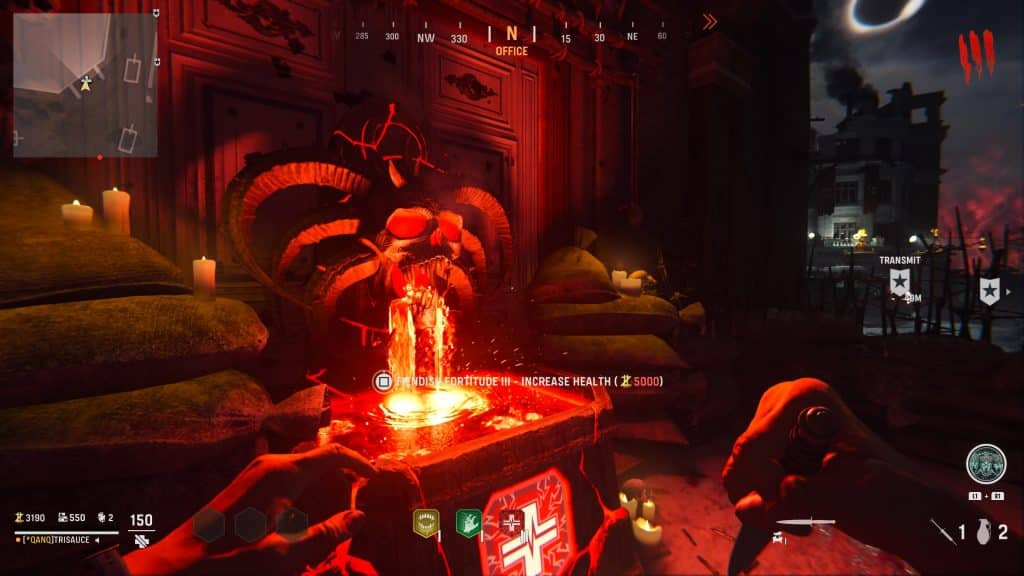Select the throwing knife equipment icon

(943, 532)
